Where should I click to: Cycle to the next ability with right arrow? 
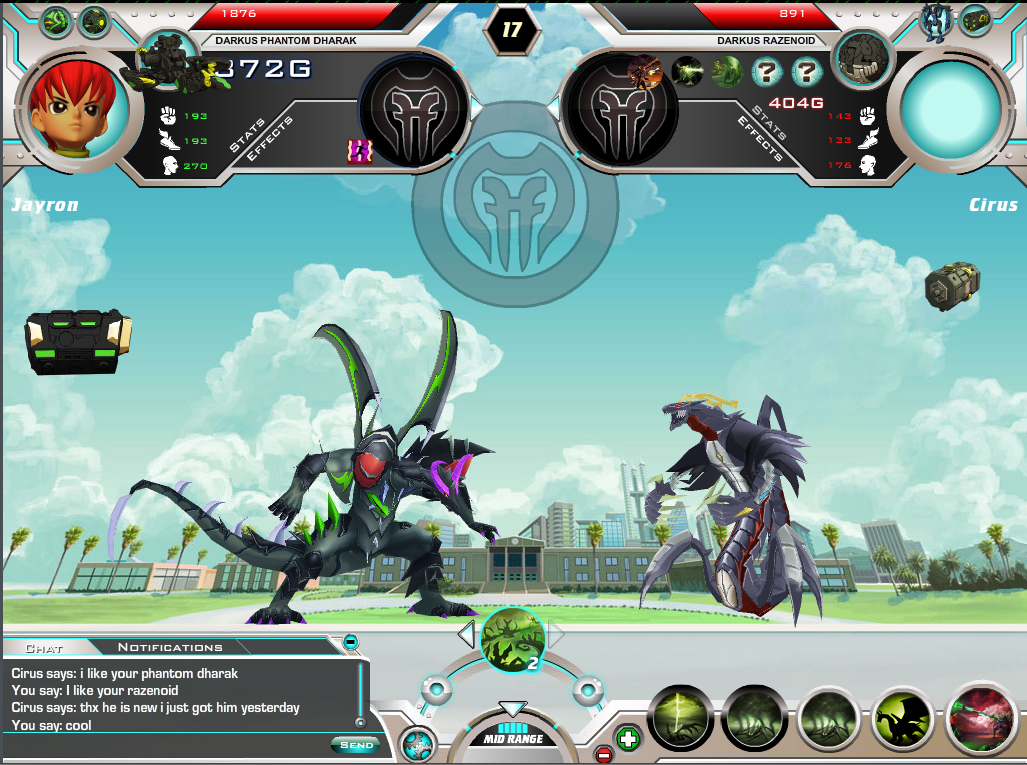557,634
